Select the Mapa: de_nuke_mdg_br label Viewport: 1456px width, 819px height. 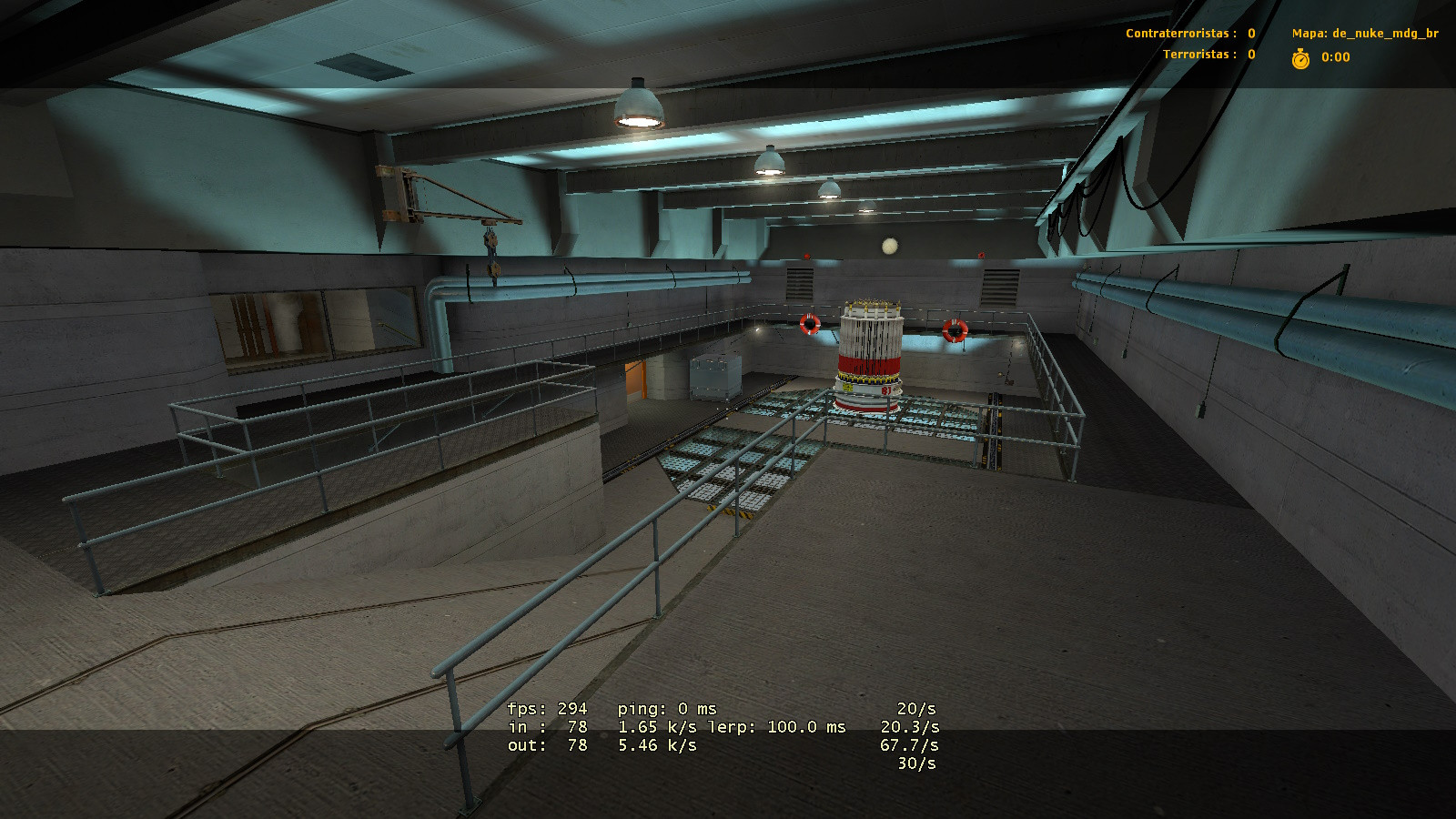pyautogui.click(x=1365, y=33)
